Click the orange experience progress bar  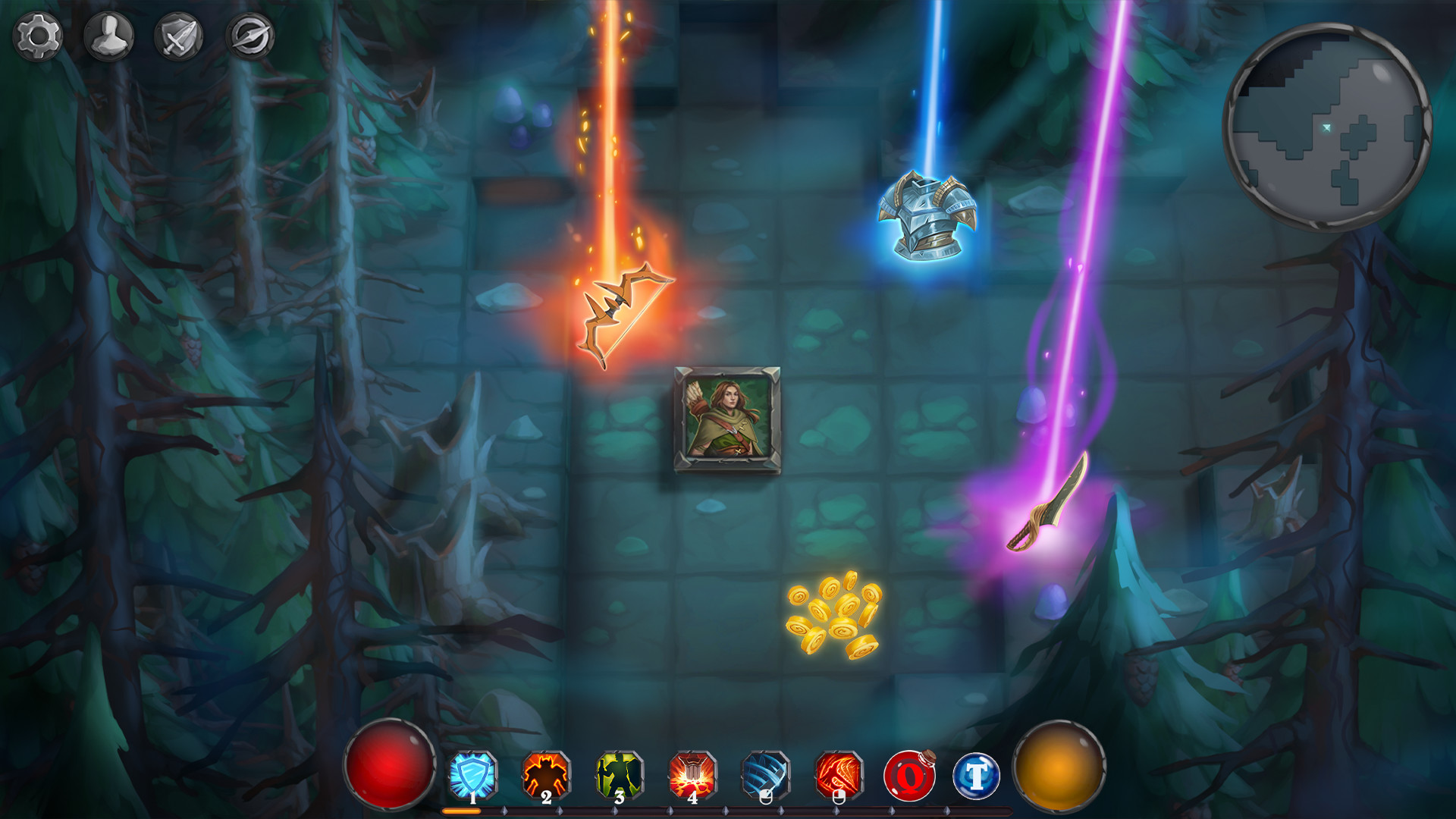[461, 810]
